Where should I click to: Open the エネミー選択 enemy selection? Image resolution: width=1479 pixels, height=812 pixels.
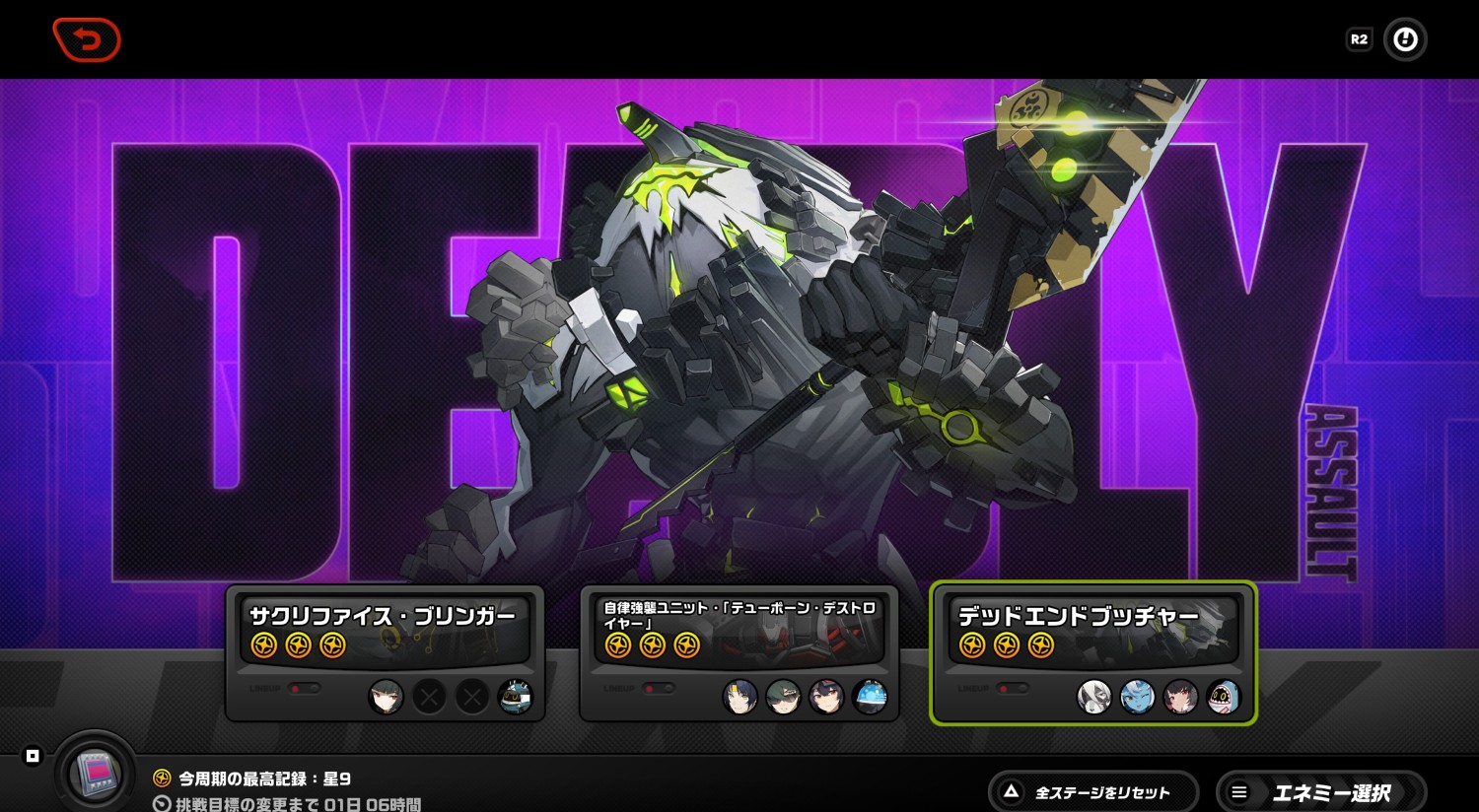1321,792
